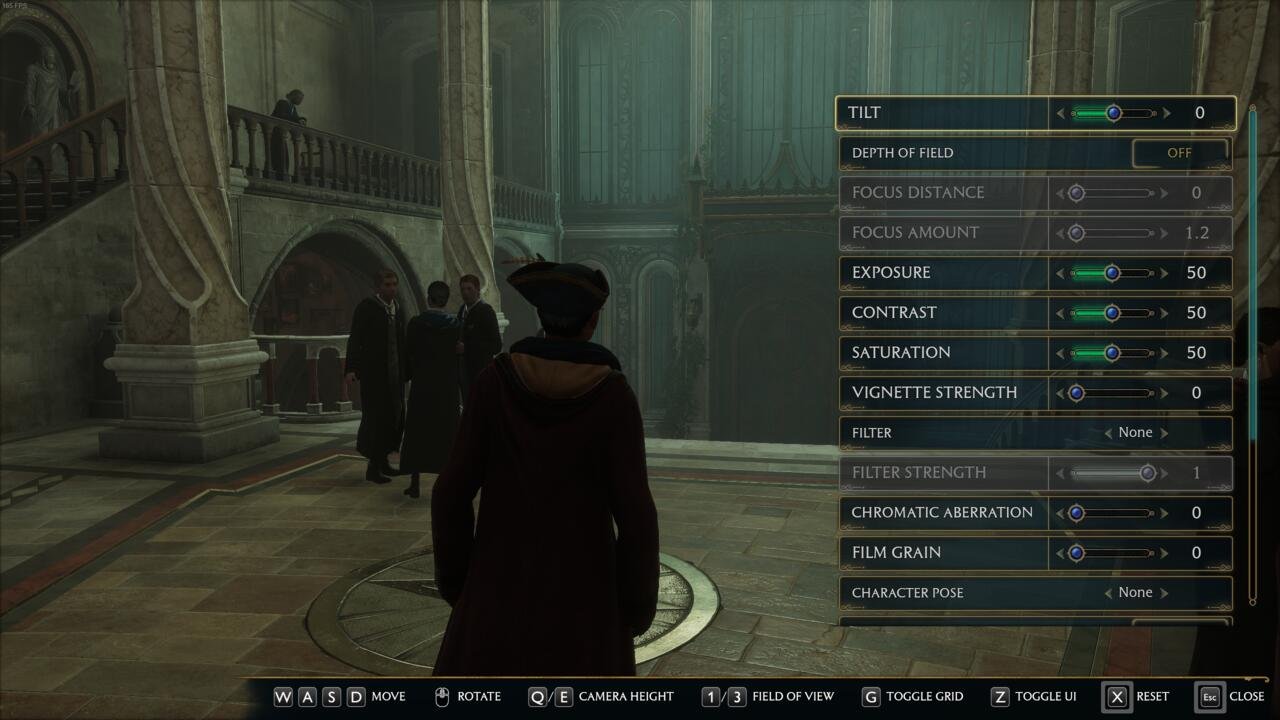The width and height of the screenshot is (1280, 720).
Task: Increase Exposure with its right arrow
Action: [x=1167, y=273]
